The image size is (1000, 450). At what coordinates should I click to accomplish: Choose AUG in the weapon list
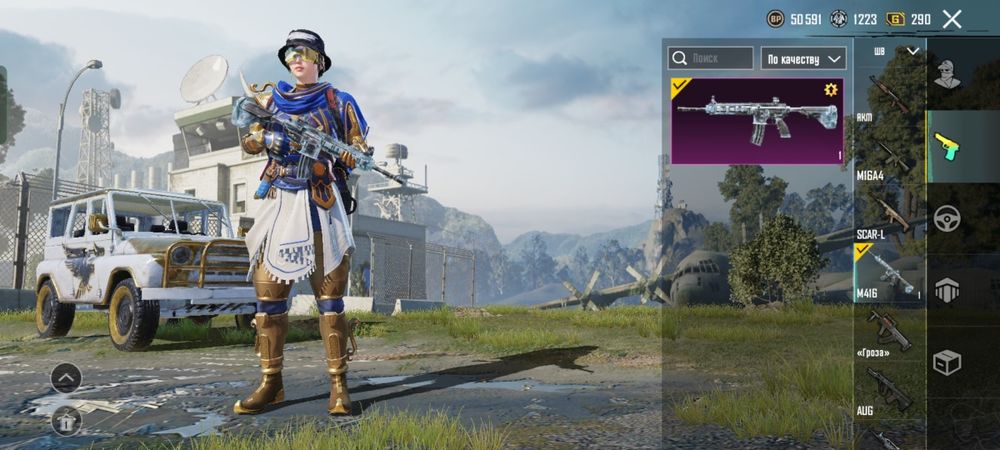click(x=887, y=388)
